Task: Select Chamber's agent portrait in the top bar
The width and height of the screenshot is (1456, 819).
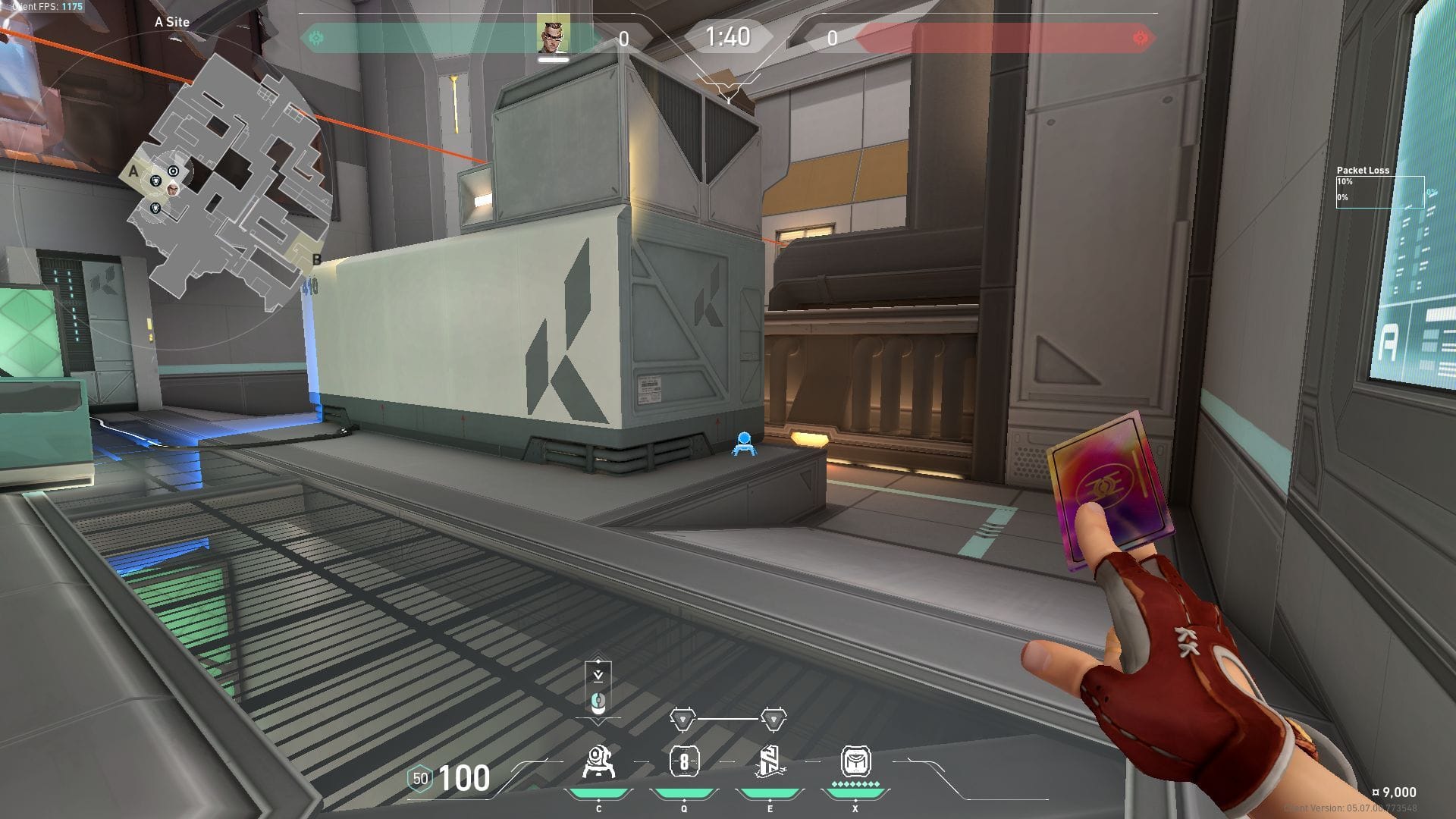Action: 553,35
